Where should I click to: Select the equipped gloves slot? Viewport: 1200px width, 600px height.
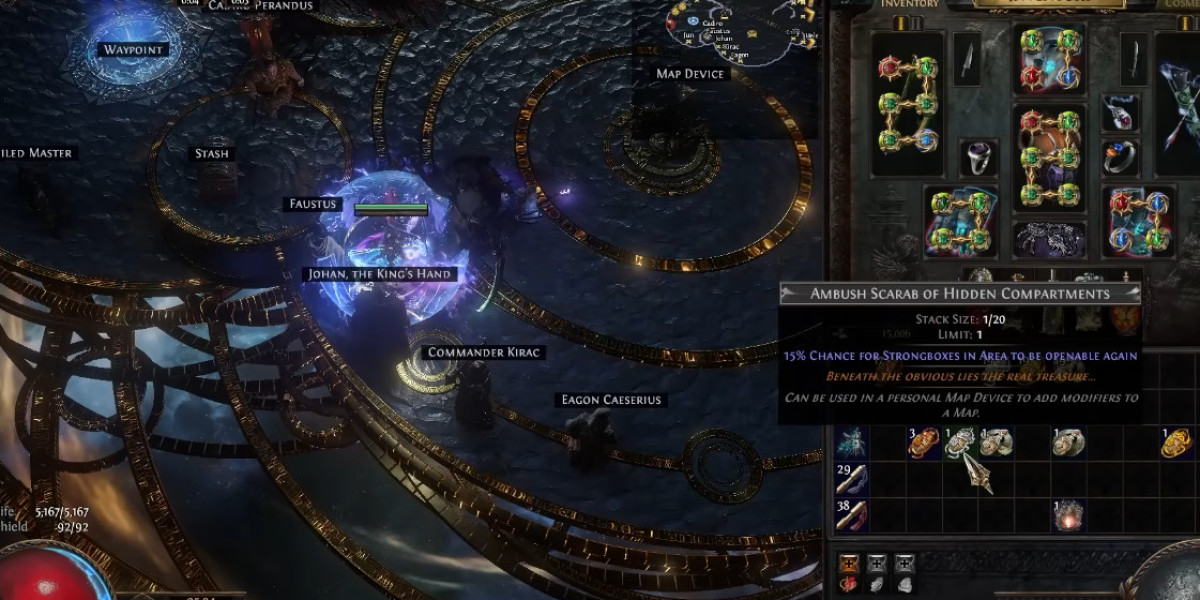pyautogui.click(x=960, y=220)
